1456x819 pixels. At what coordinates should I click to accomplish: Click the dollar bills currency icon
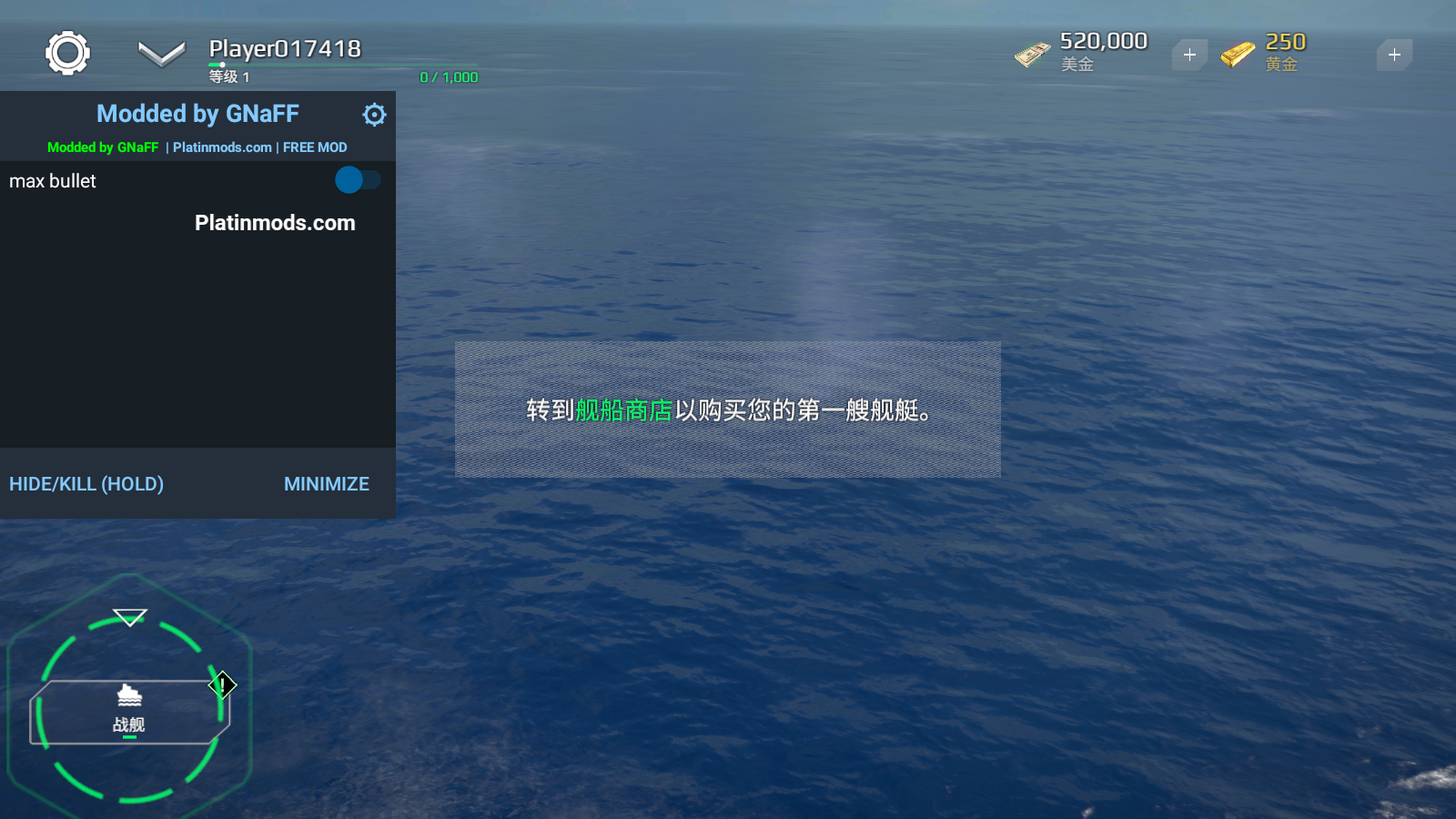coord(1031,53)
